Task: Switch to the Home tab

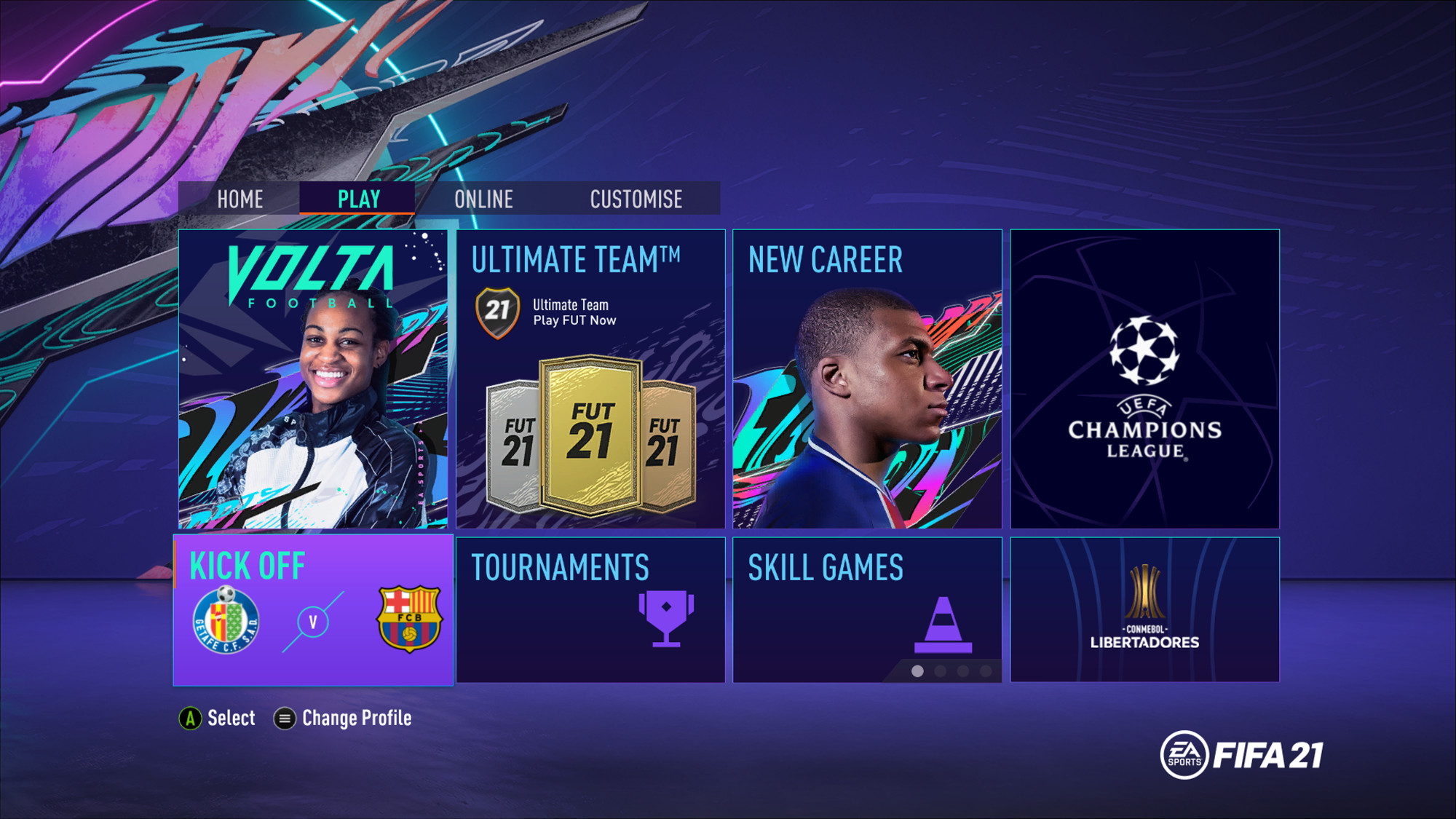Action: [240, 199]
